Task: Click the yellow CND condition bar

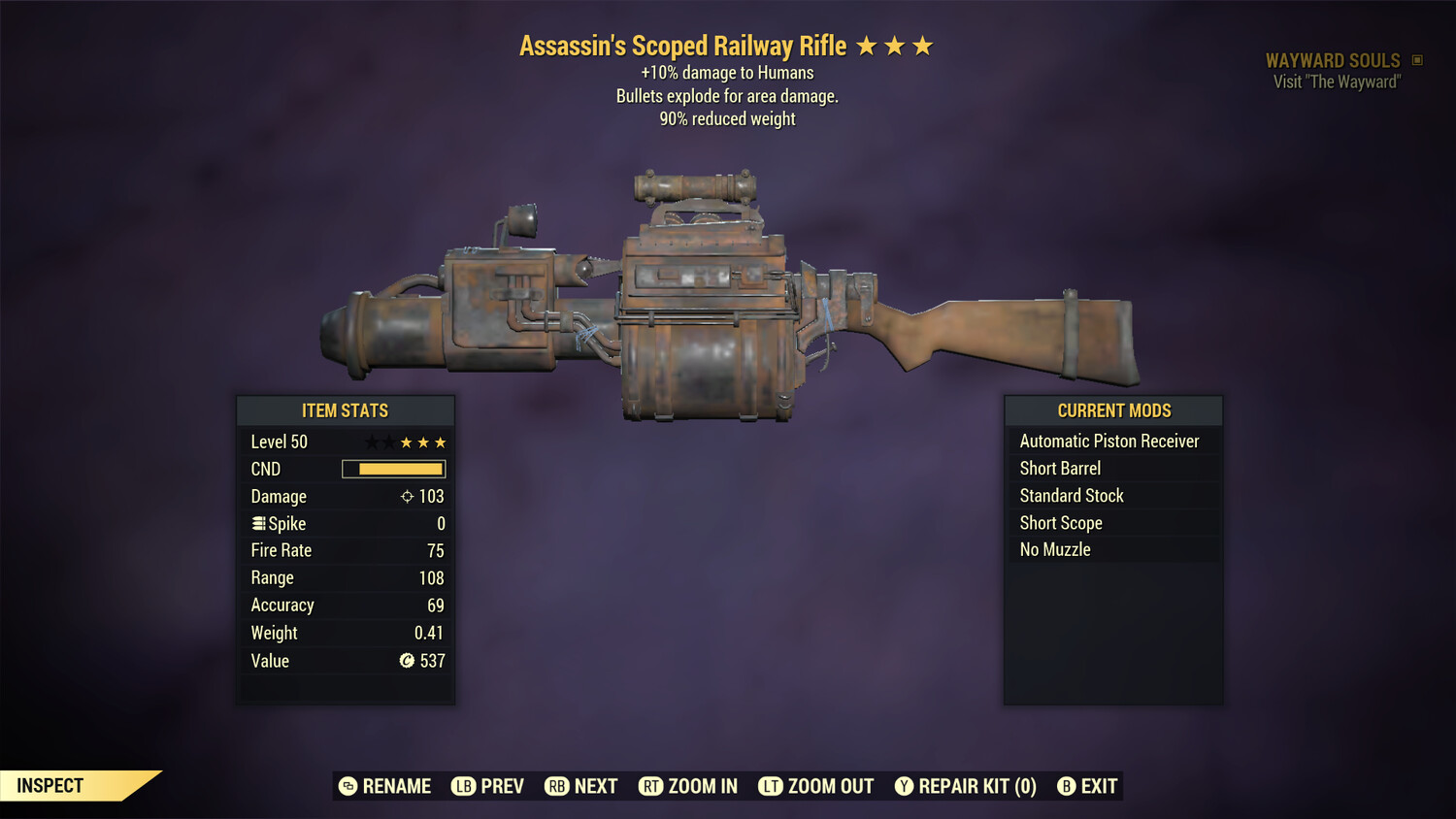Action: (x=393, y=469)
